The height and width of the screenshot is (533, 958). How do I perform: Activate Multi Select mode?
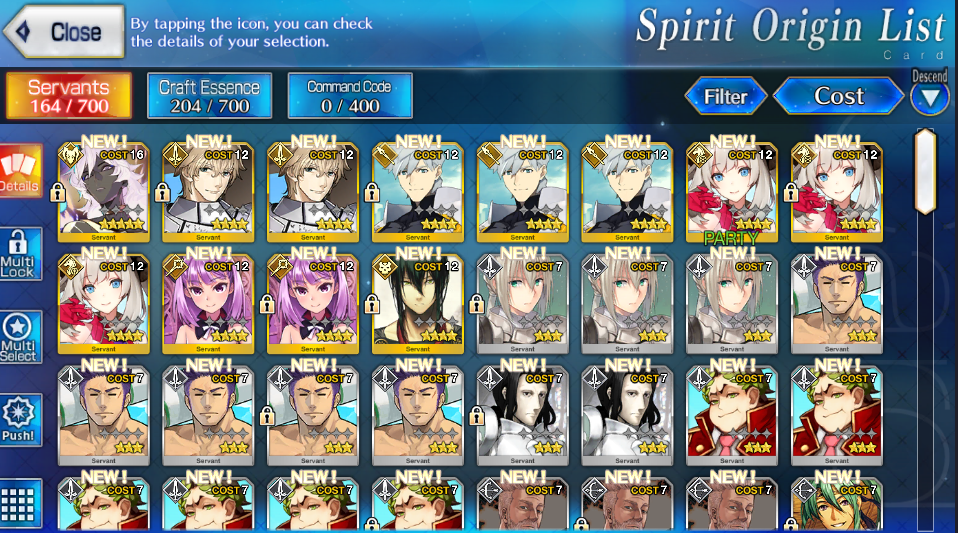click(x=20, y=337)
